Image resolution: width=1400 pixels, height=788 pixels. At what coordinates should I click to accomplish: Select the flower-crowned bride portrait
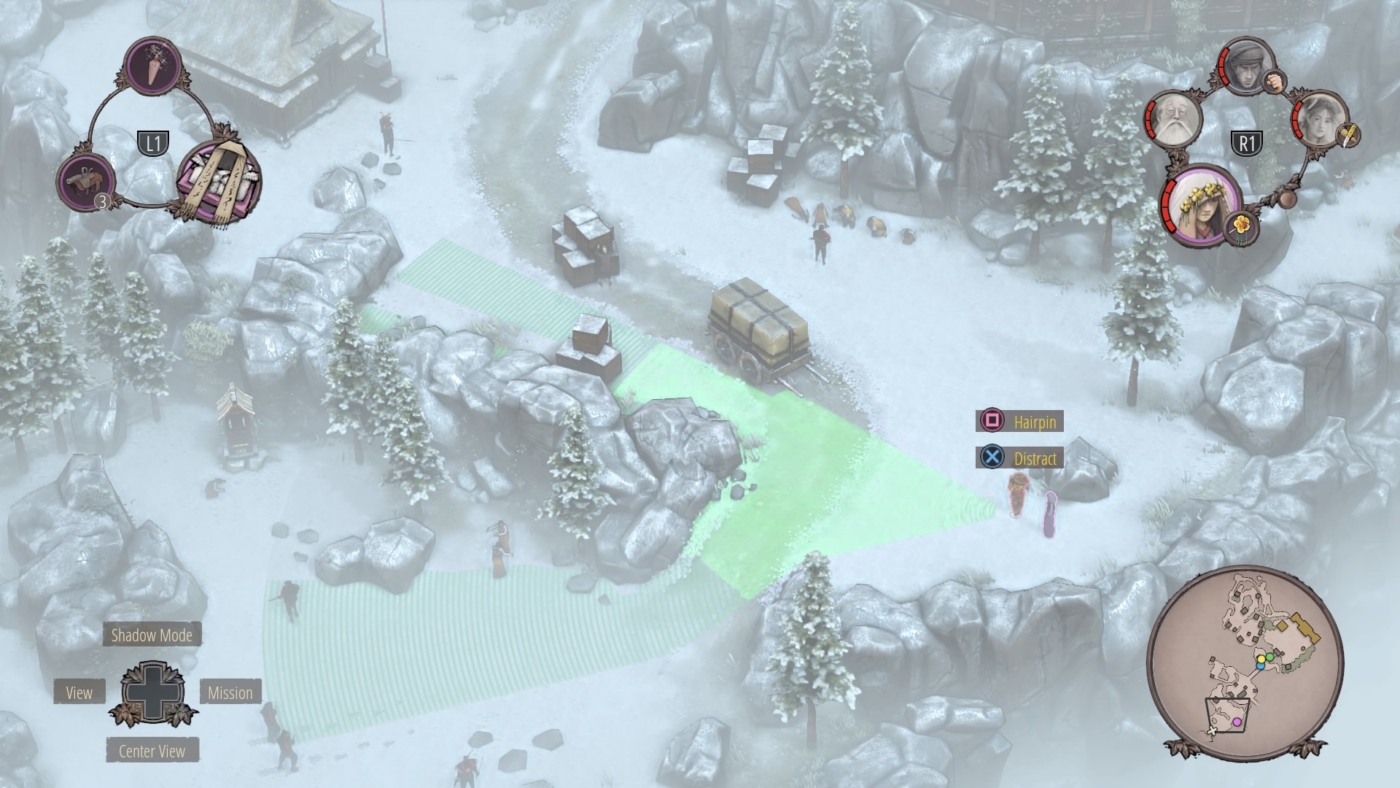[x=1203, y=210]
